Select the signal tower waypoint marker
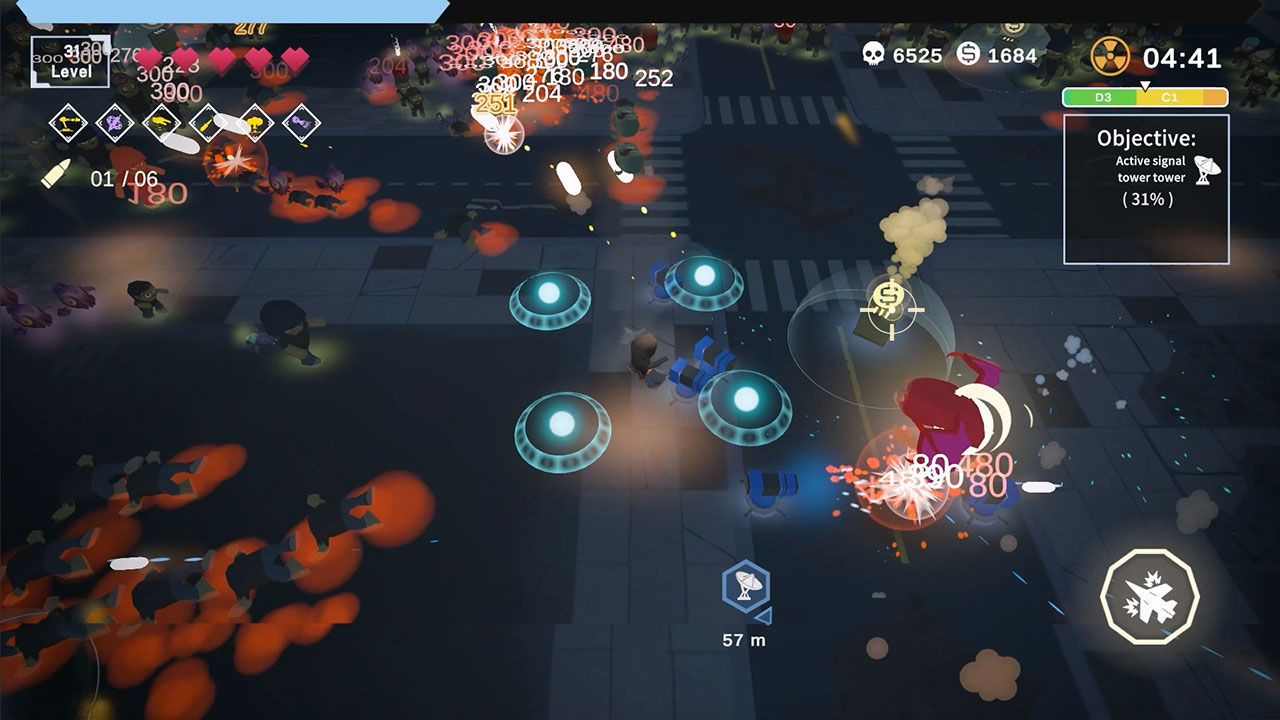This screenshot has height=720, width=1280. tap(744, 590)
